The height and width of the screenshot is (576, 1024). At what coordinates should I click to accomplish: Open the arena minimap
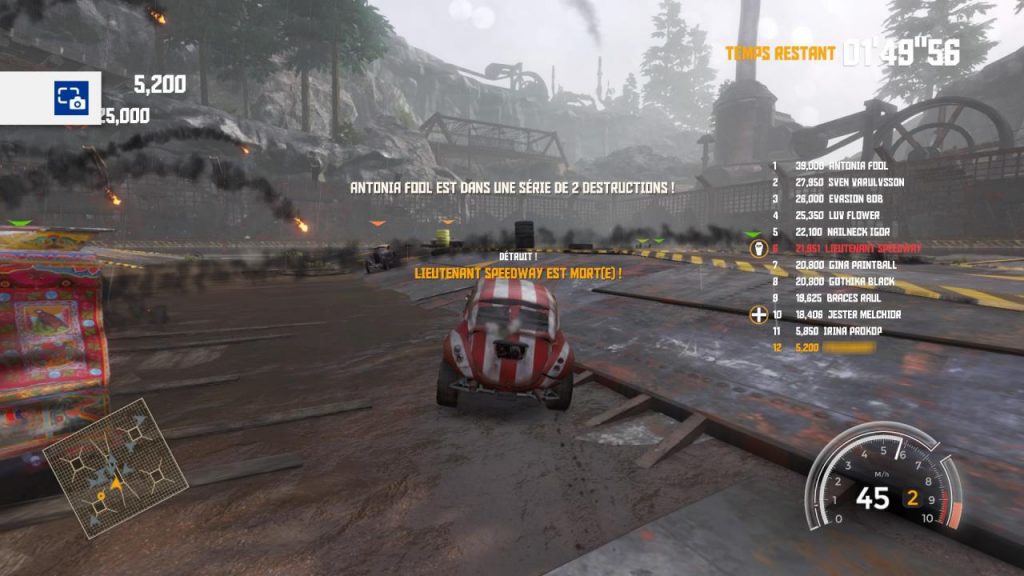116,467
